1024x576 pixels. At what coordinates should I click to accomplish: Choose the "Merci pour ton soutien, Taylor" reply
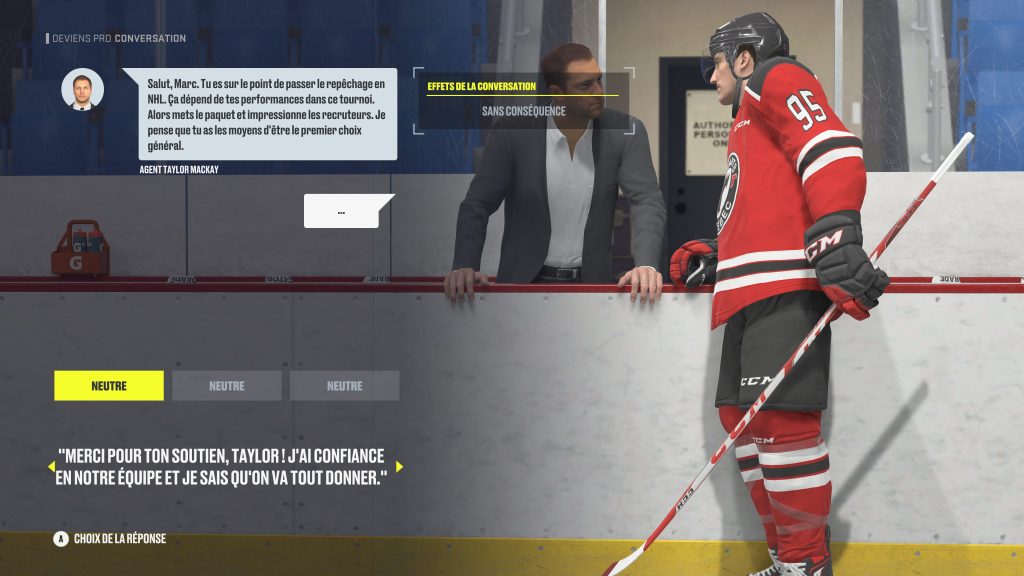(x=222, y=466)
